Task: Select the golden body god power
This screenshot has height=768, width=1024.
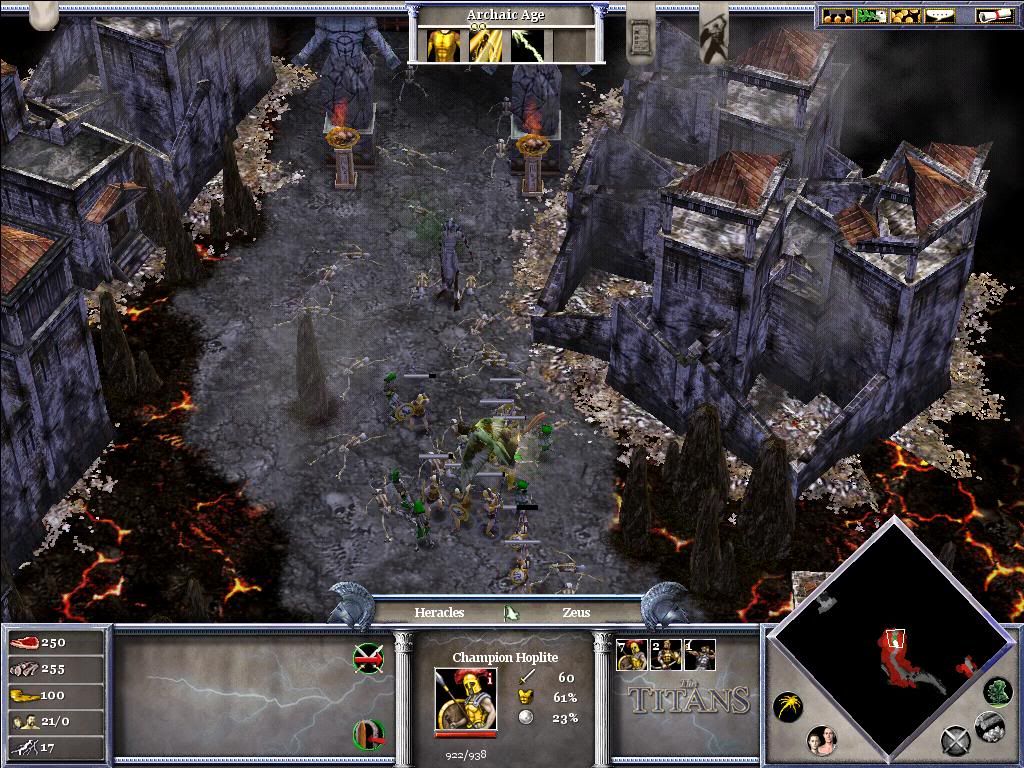Action: coord(444,44)
